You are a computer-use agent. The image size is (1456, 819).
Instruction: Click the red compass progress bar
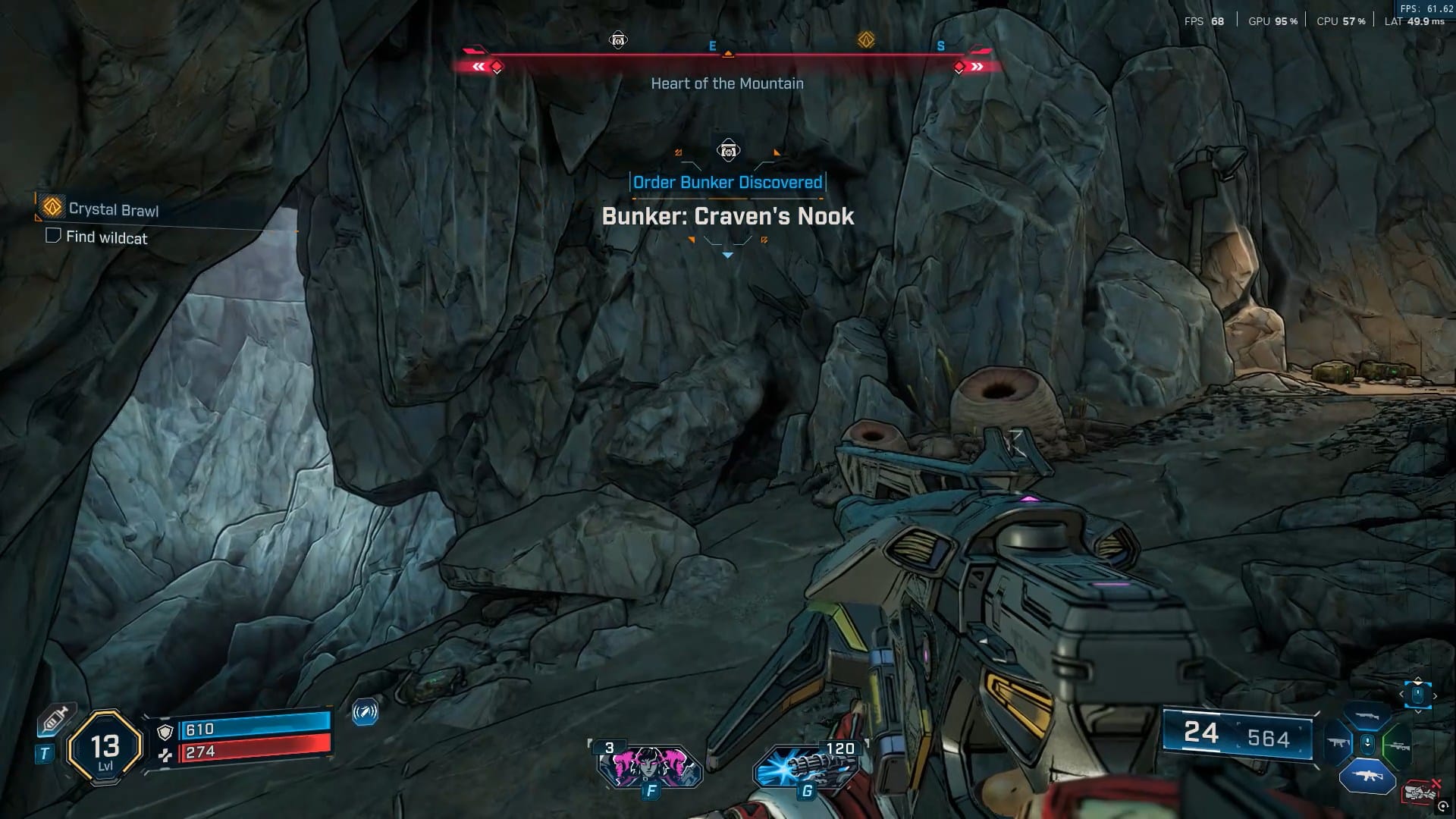click(x=726, y=54)
